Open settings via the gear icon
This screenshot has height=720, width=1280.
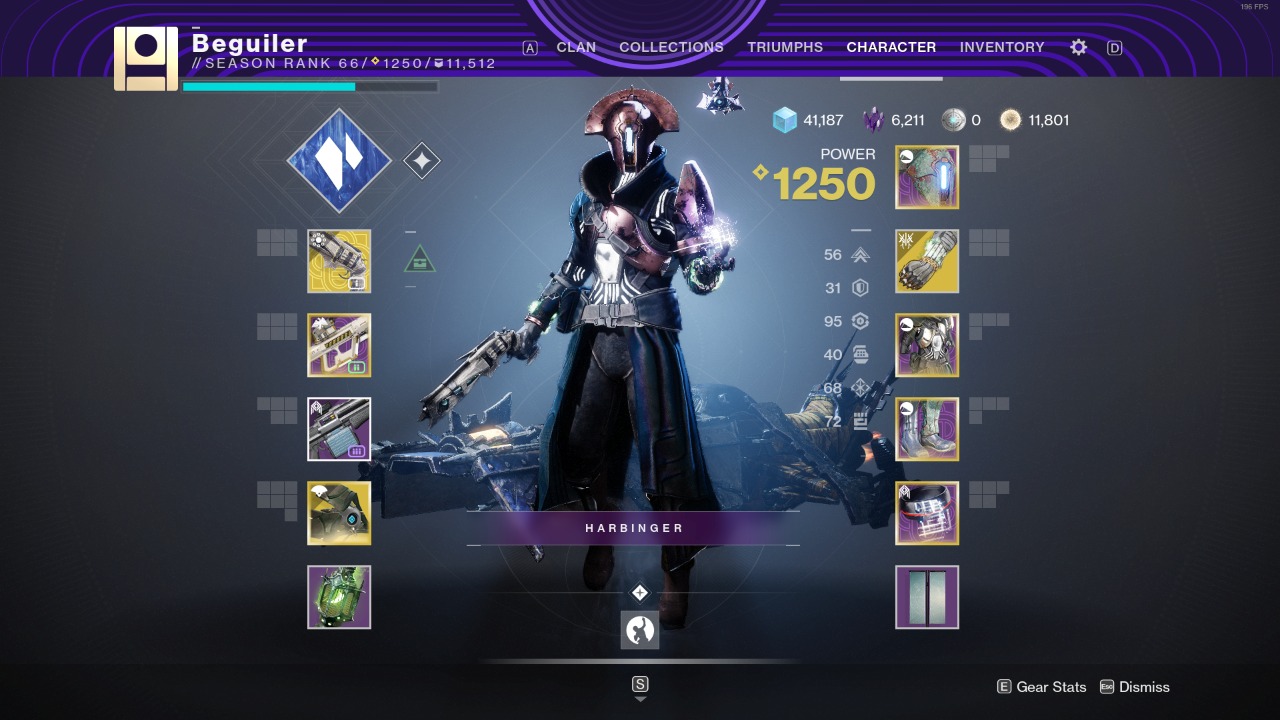(1078, 47)
